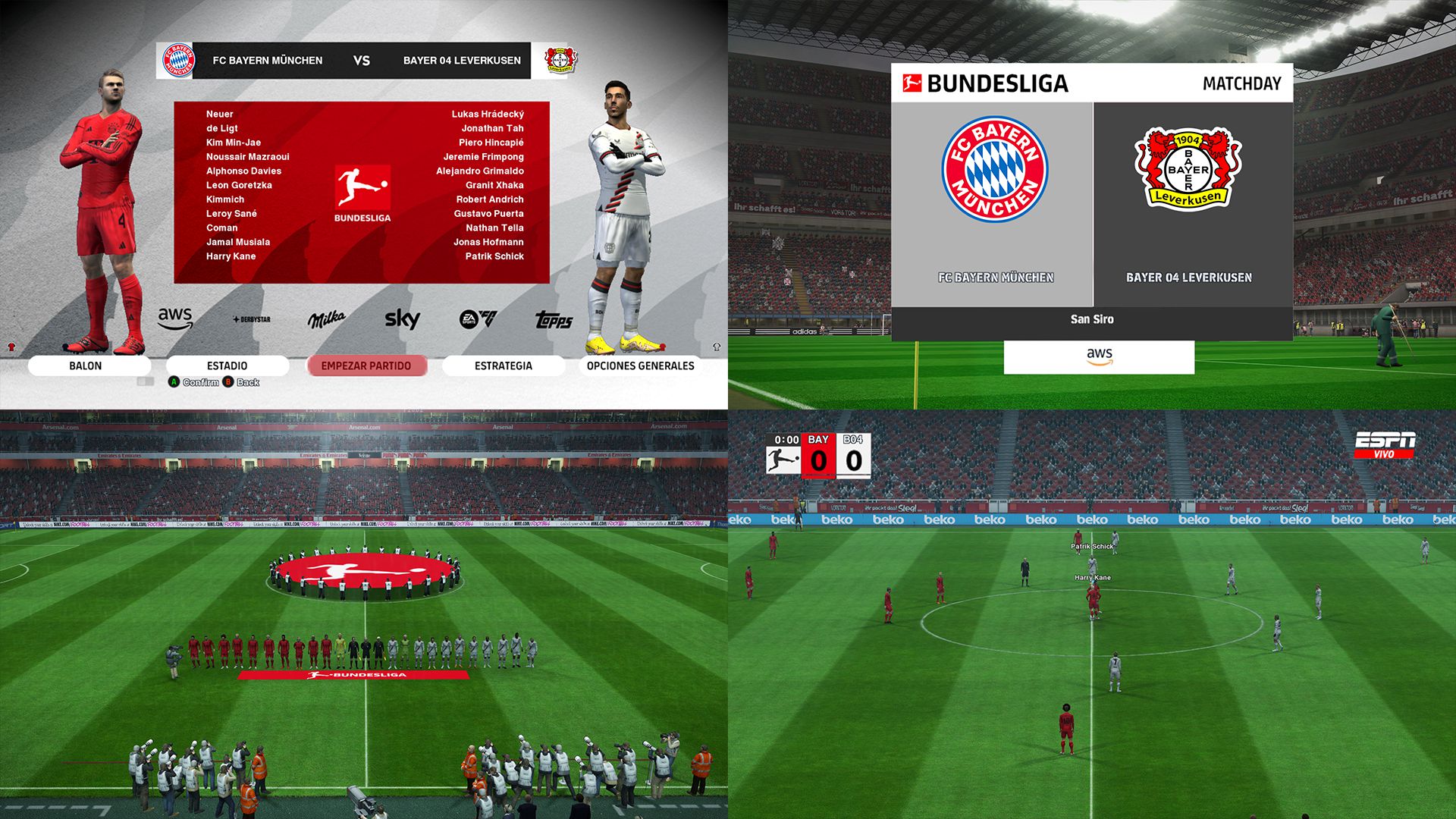This screenshot has width=1456, height=819.
Task: Select OPCIONES GENERALES
Action: pyautogui.click(x=641, y=366)
